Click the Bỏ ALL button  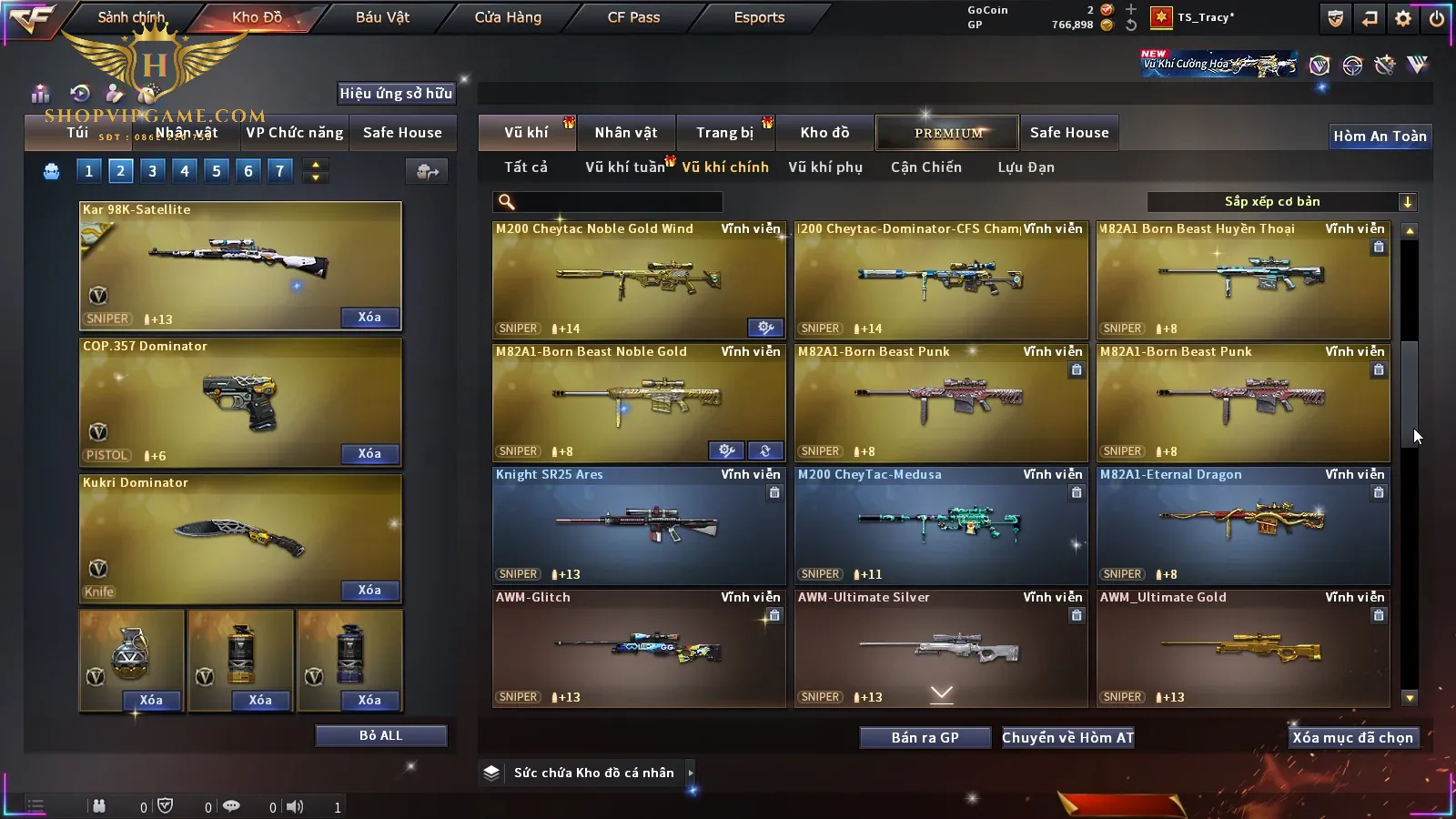point(380,735)
